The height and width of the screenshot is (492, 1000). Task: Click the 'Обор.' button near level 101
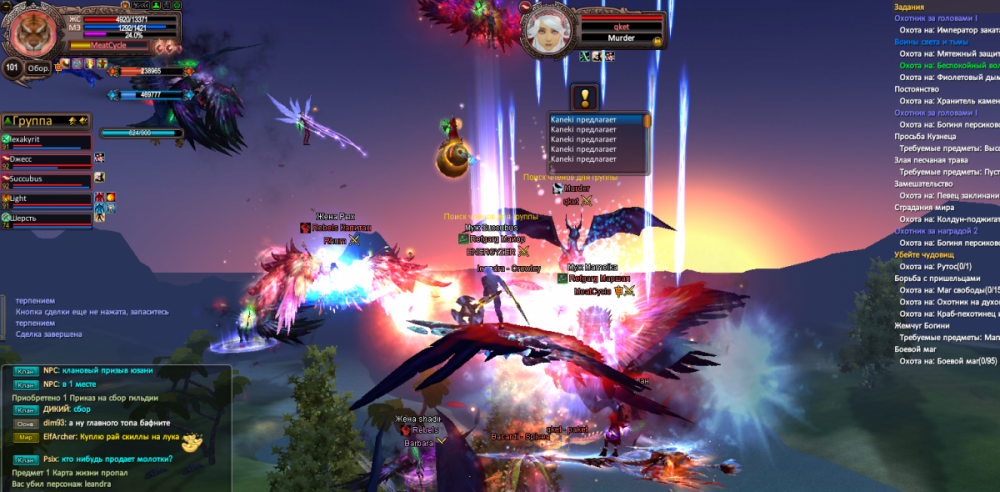[x=39, y=68]
